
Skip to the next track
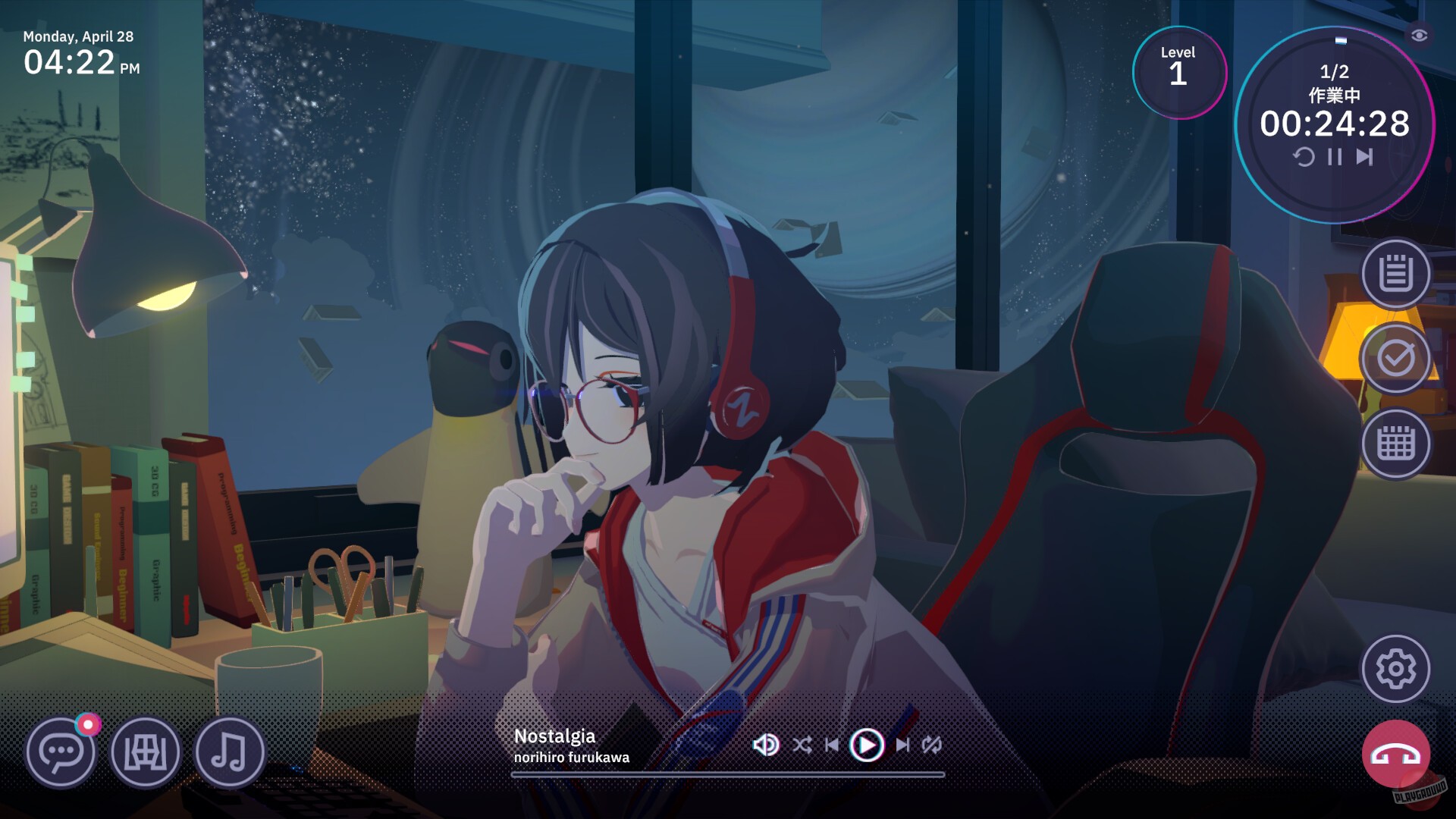pyautogui.click(x=902, y=745)
